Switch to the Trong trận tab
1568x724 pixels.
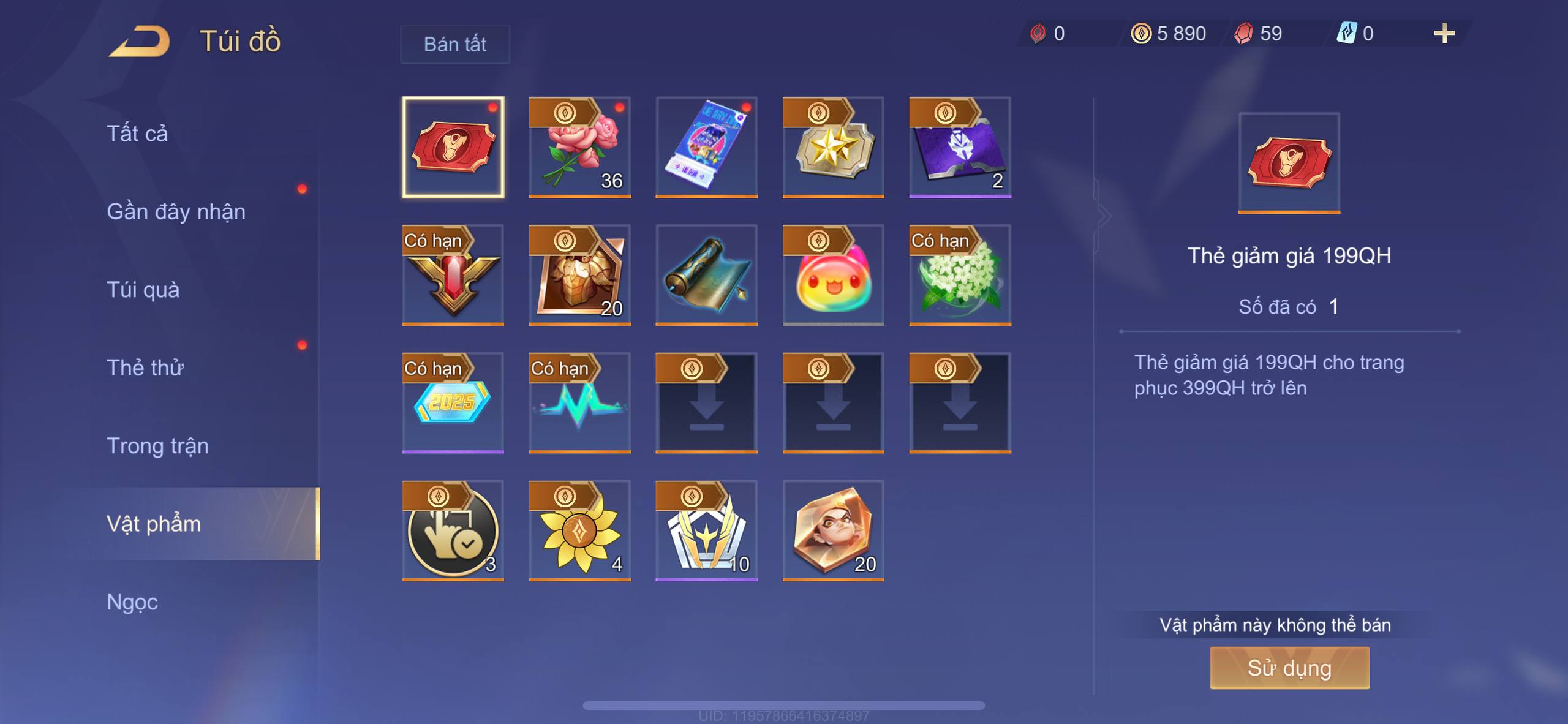click(157, 446)
